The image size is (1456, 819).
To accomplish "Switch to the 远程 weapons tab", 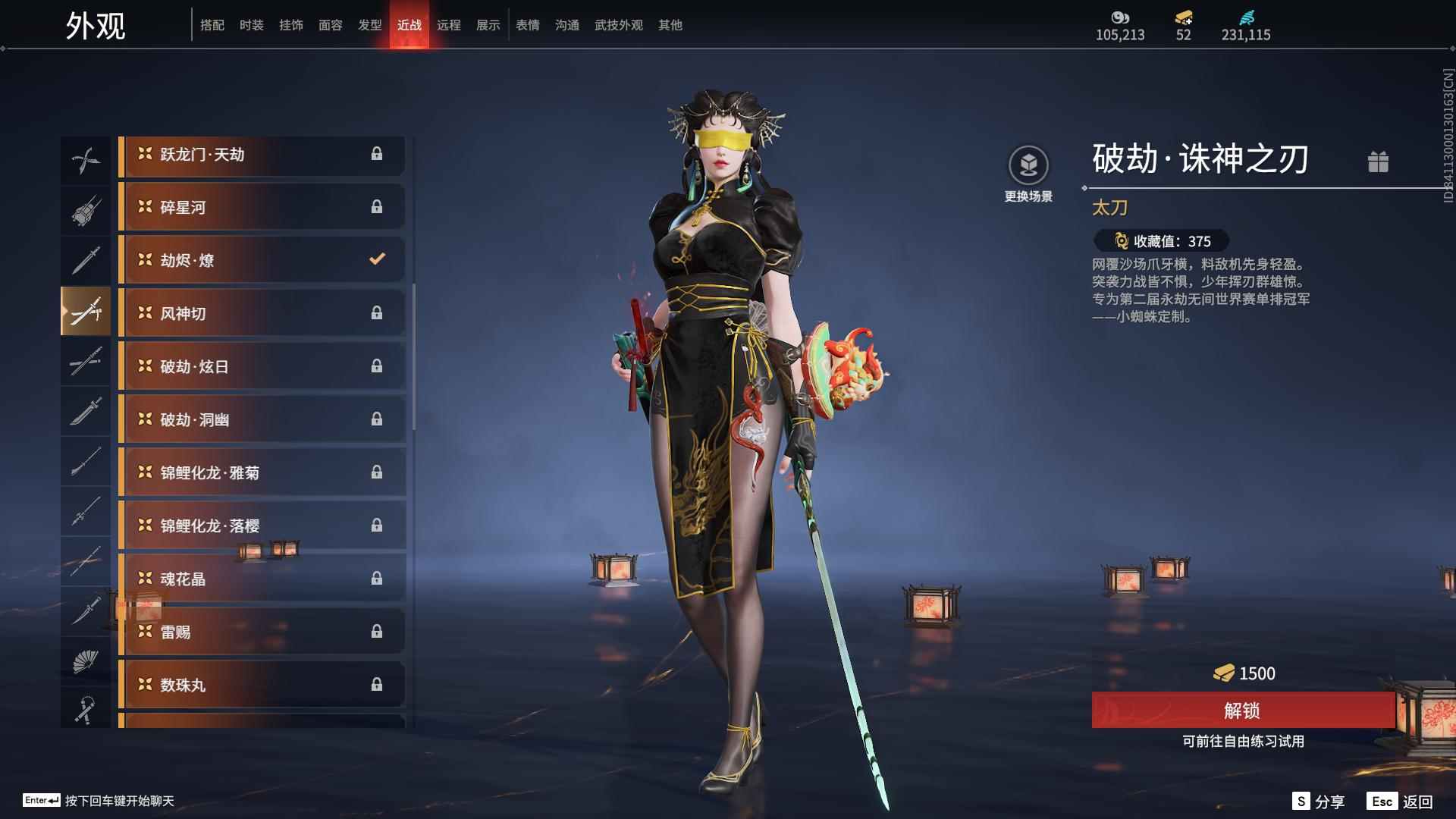I will (x=448, y=25).
